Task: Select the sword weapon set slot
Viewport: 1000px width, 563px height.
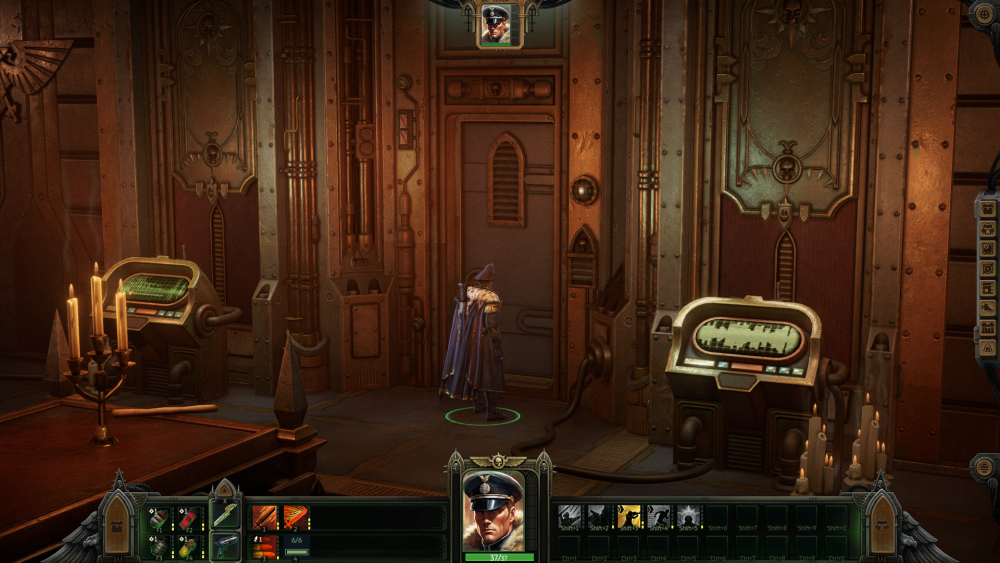Action: [x=225, y=514]
